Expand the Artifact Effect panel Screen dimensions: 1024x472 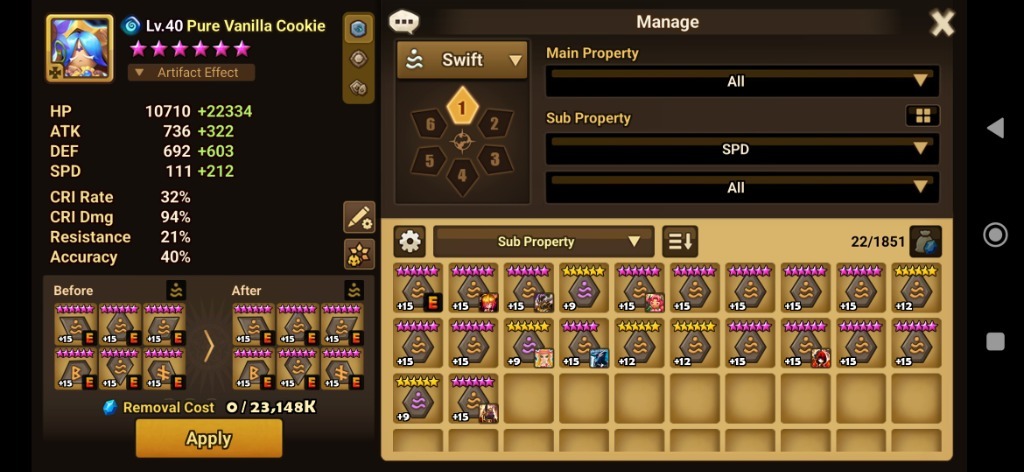191,72
